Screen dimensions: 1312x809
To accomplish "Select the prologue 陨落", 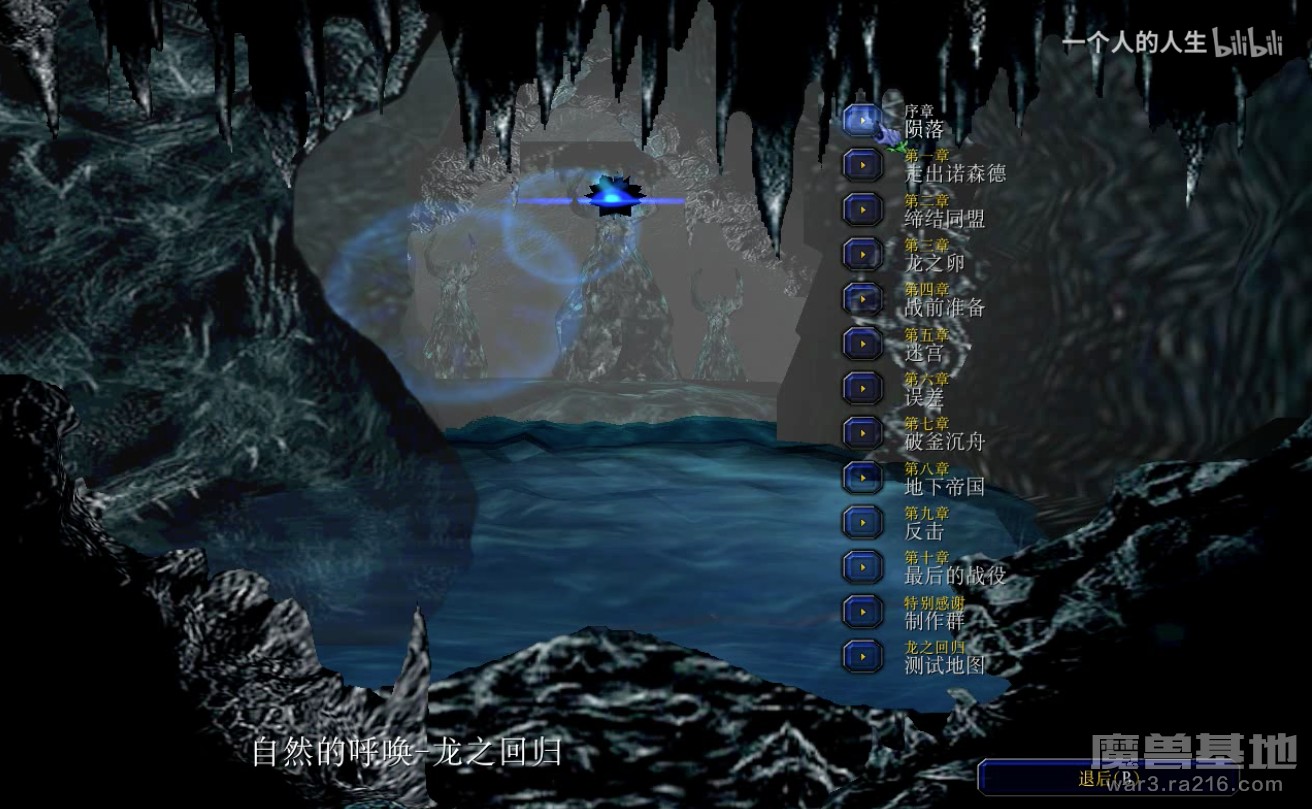I will coord(862,120).
